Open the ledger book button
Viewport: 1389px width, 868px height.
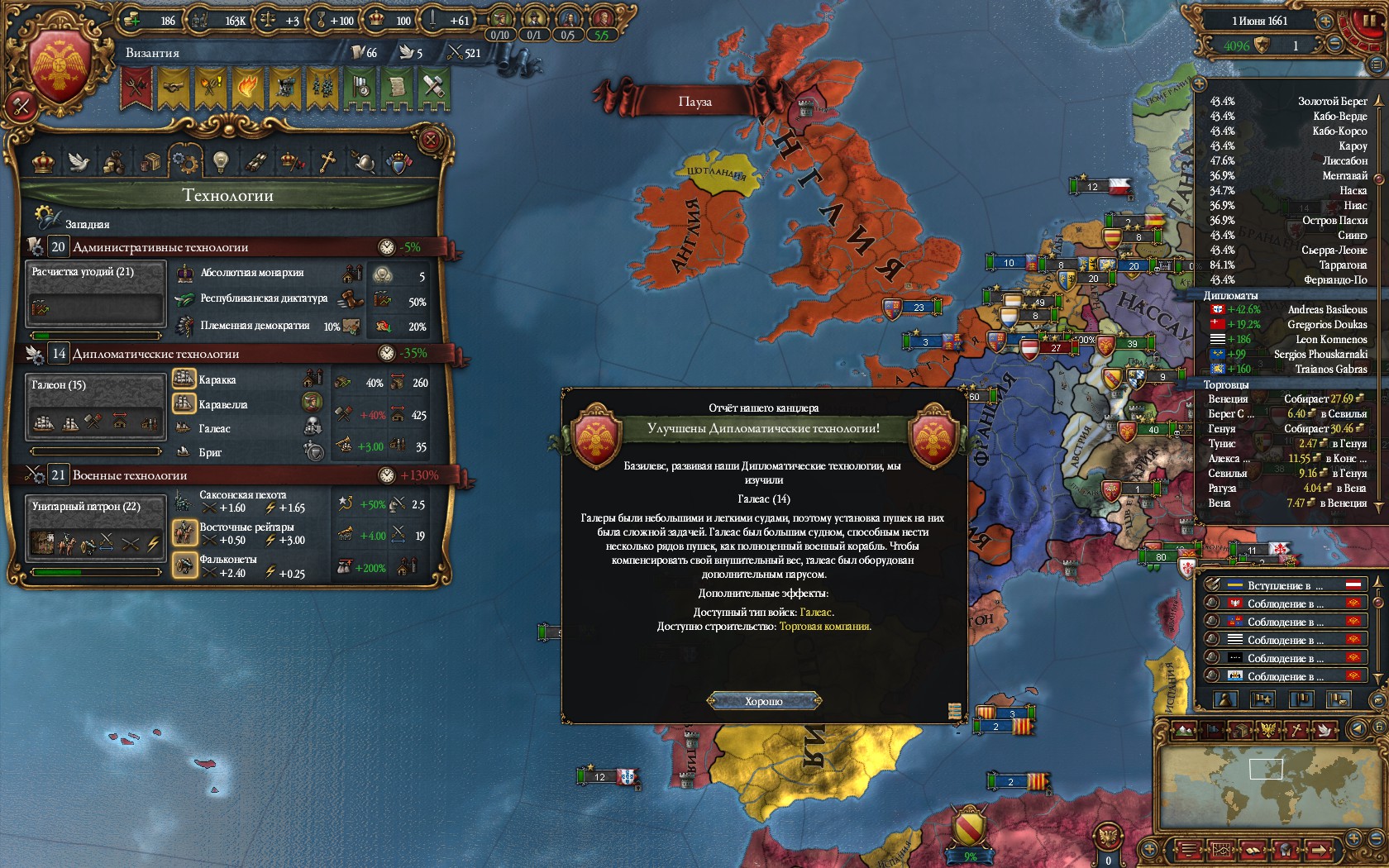[1253, 850]
